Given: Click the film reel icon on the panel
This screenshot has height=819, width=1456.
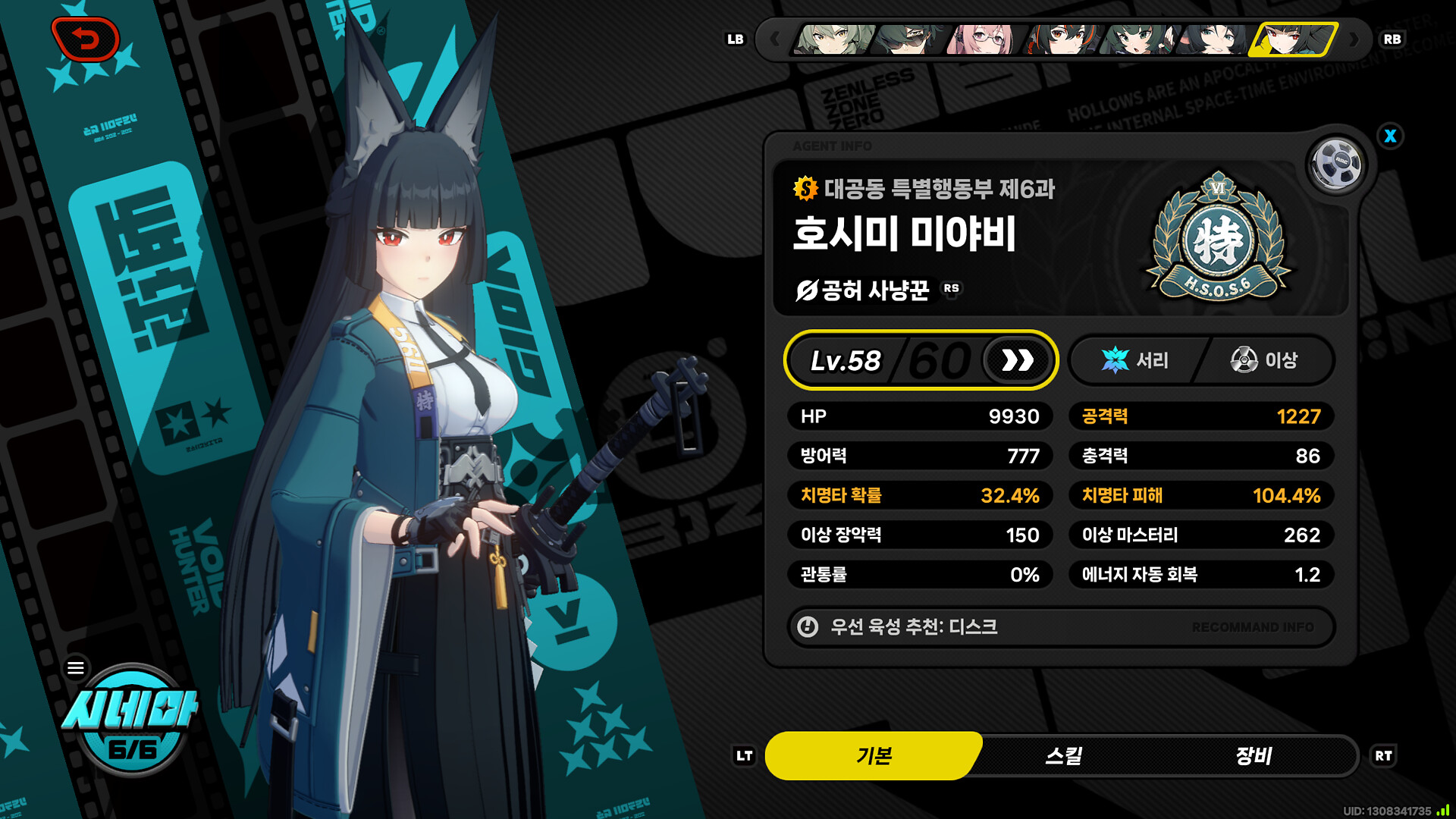Looking at the screenshot, I should click(x=1336, y=162).
